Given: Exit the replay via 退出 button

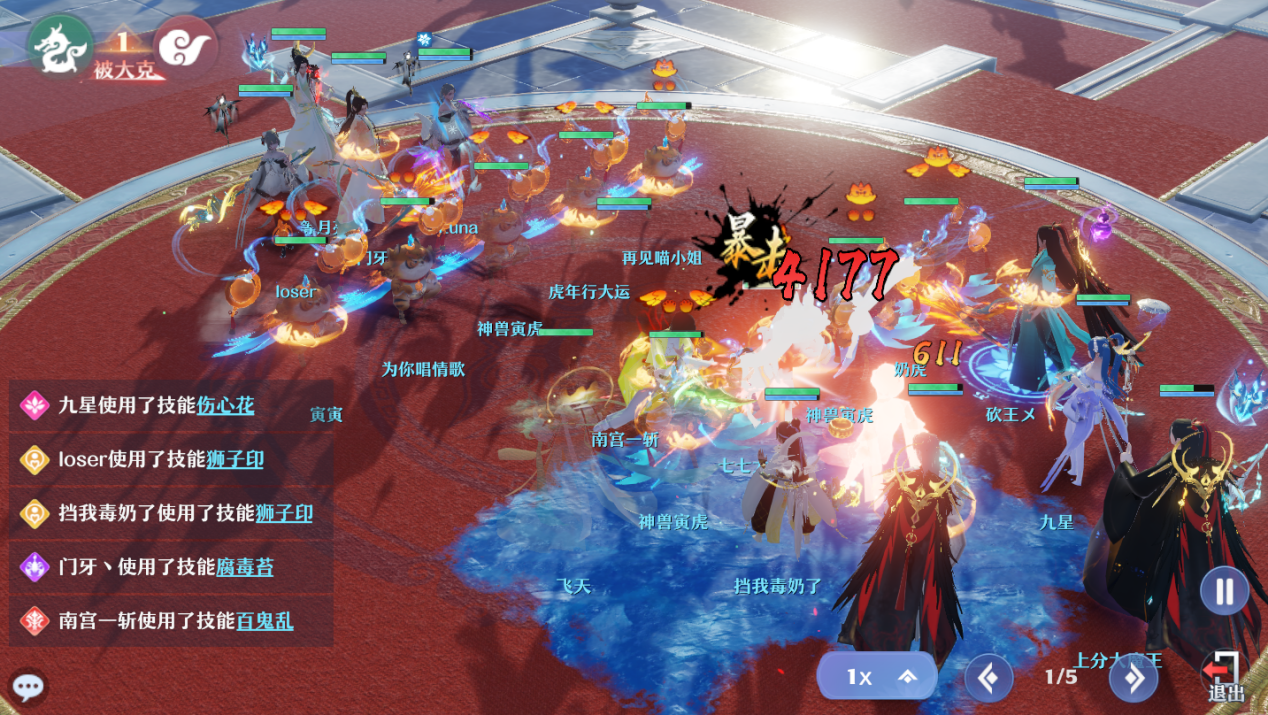Looking at the screenshot, I should coord(1224,676).
